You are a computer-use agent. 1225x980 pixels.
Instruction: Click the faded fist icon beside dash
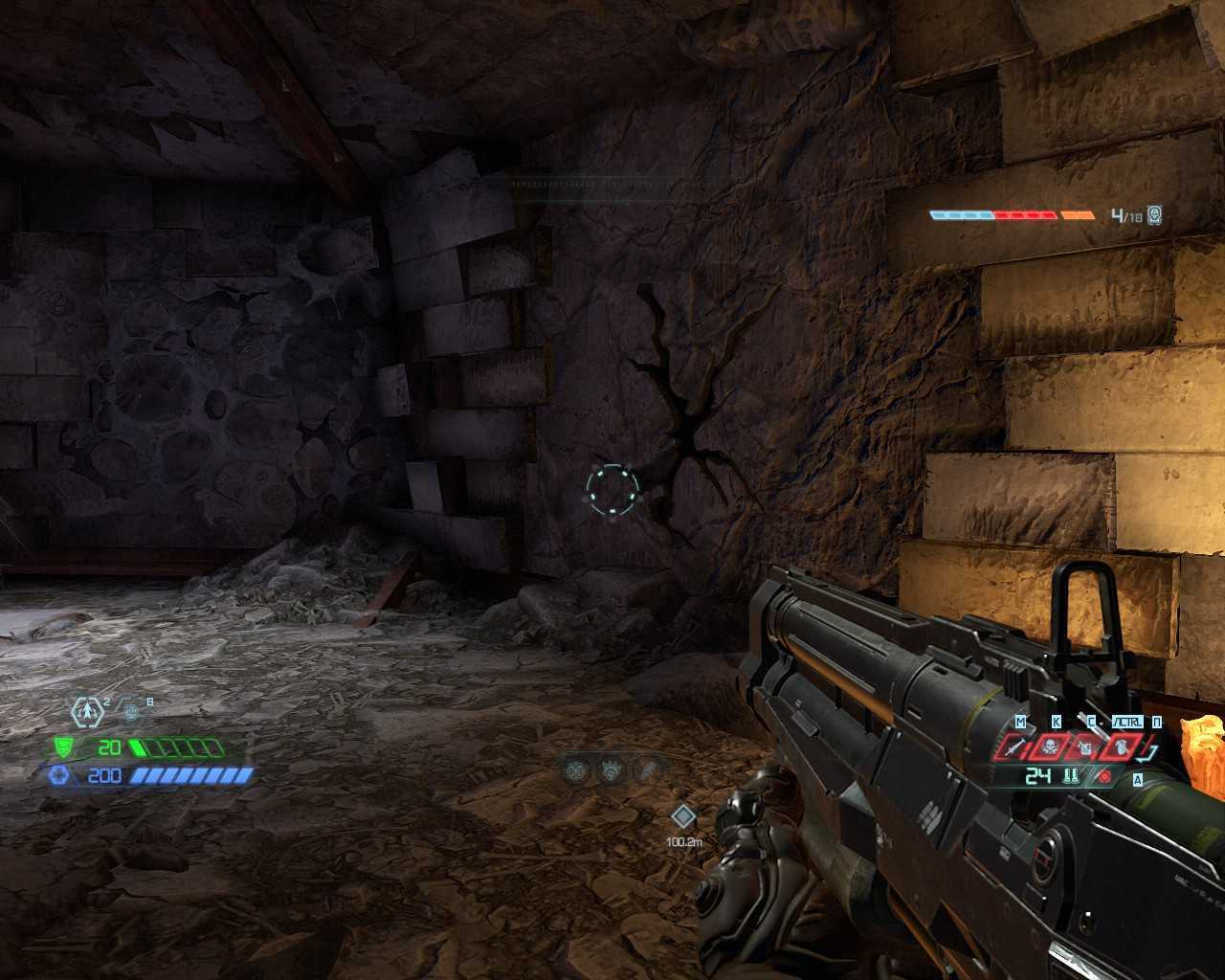pos(131,711)
